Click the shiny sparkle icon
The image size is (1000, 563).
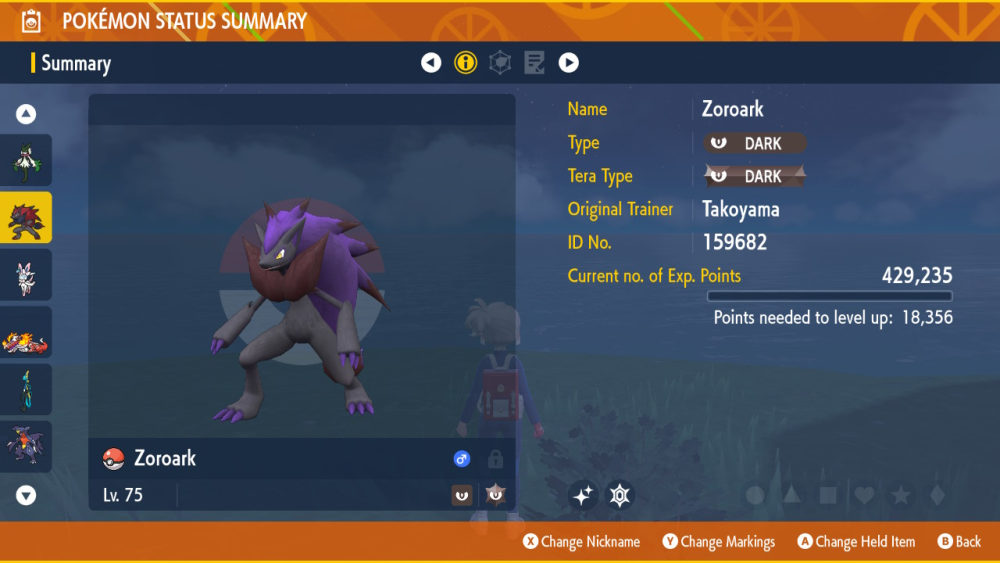tap(584, 495)
